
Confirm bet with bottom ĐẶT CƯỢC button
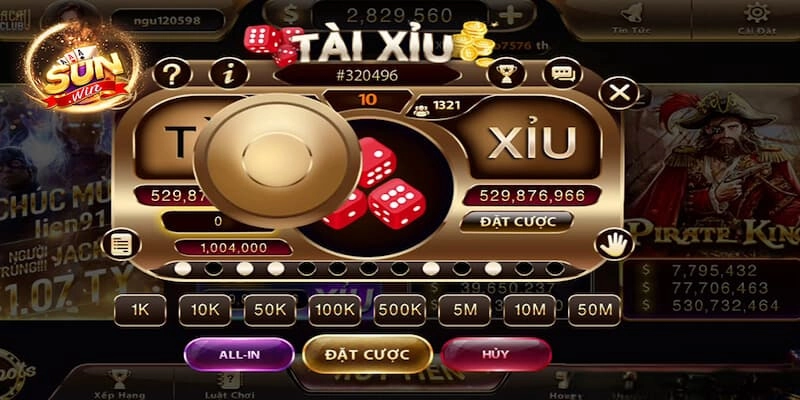[x=367, y=353]
